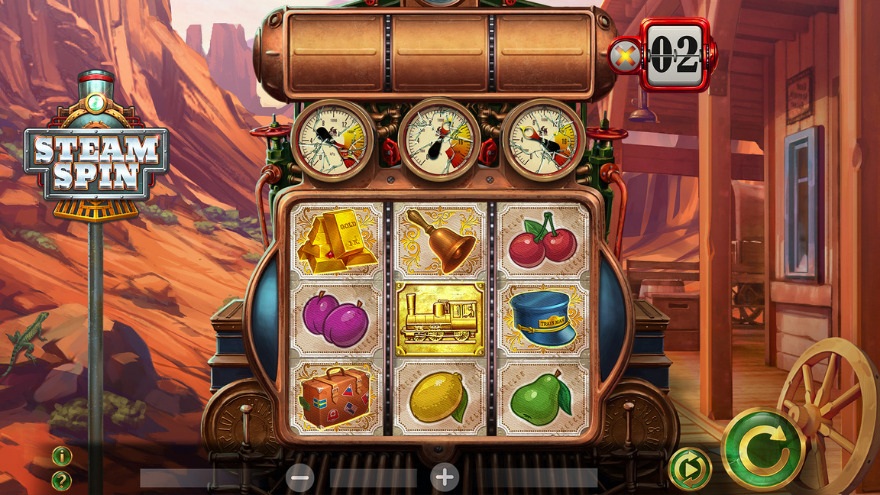Start autoplay with the small green button
The height and width of the screenshot is (495, 880).
[689, 467]
